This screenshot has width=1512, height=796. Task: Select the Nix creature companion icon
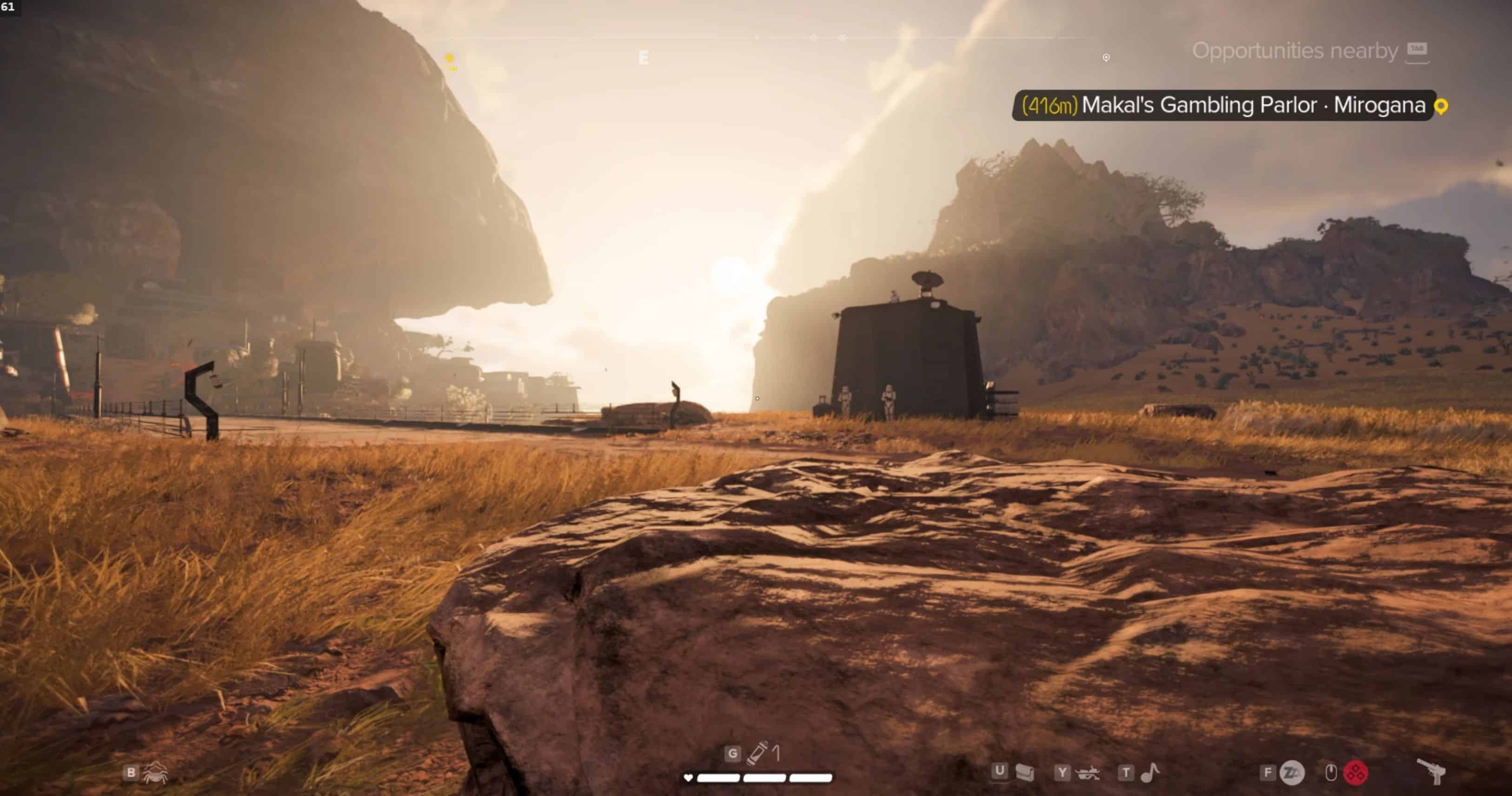point(155,773)
